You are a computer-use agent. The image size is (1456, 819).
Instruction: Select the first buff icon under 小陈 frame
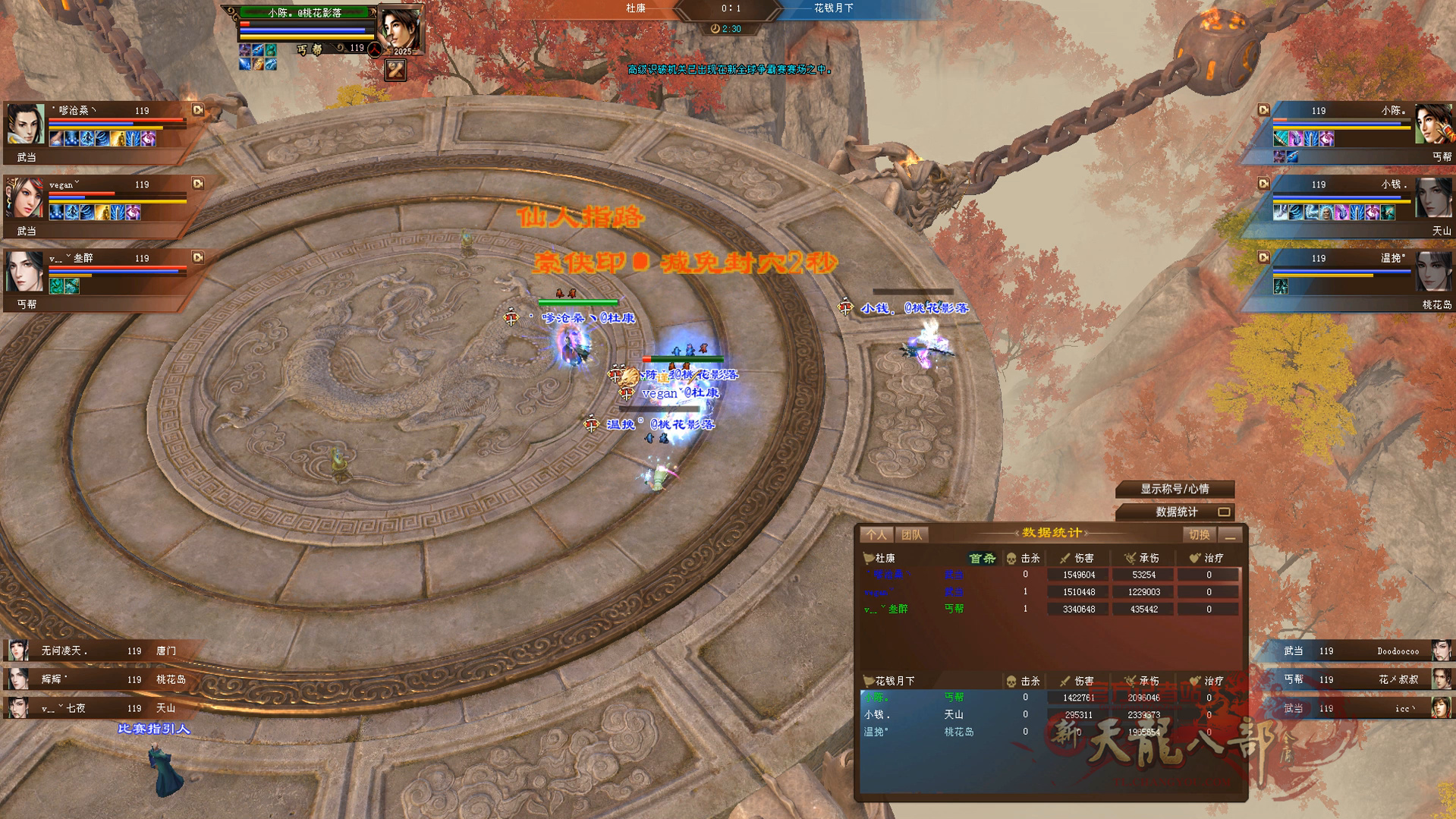1279,138
